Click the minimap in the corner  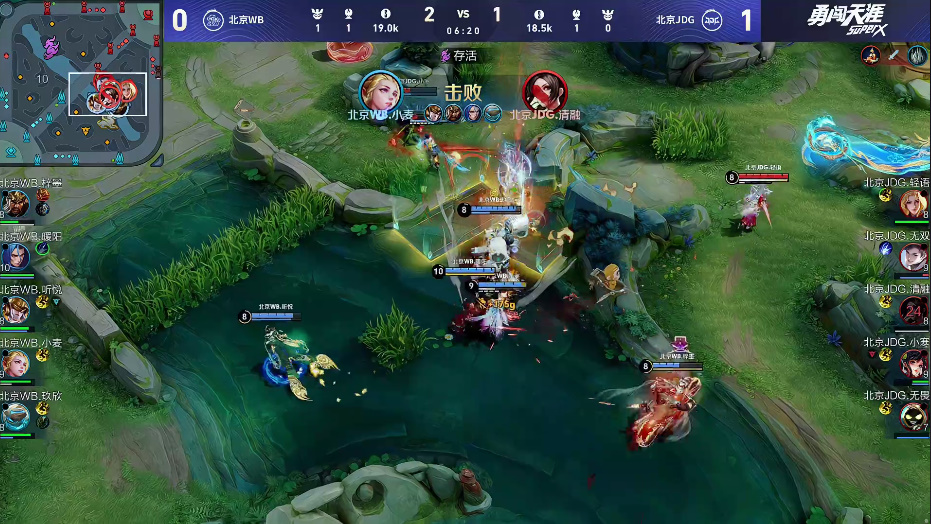(x=82, y=84)
